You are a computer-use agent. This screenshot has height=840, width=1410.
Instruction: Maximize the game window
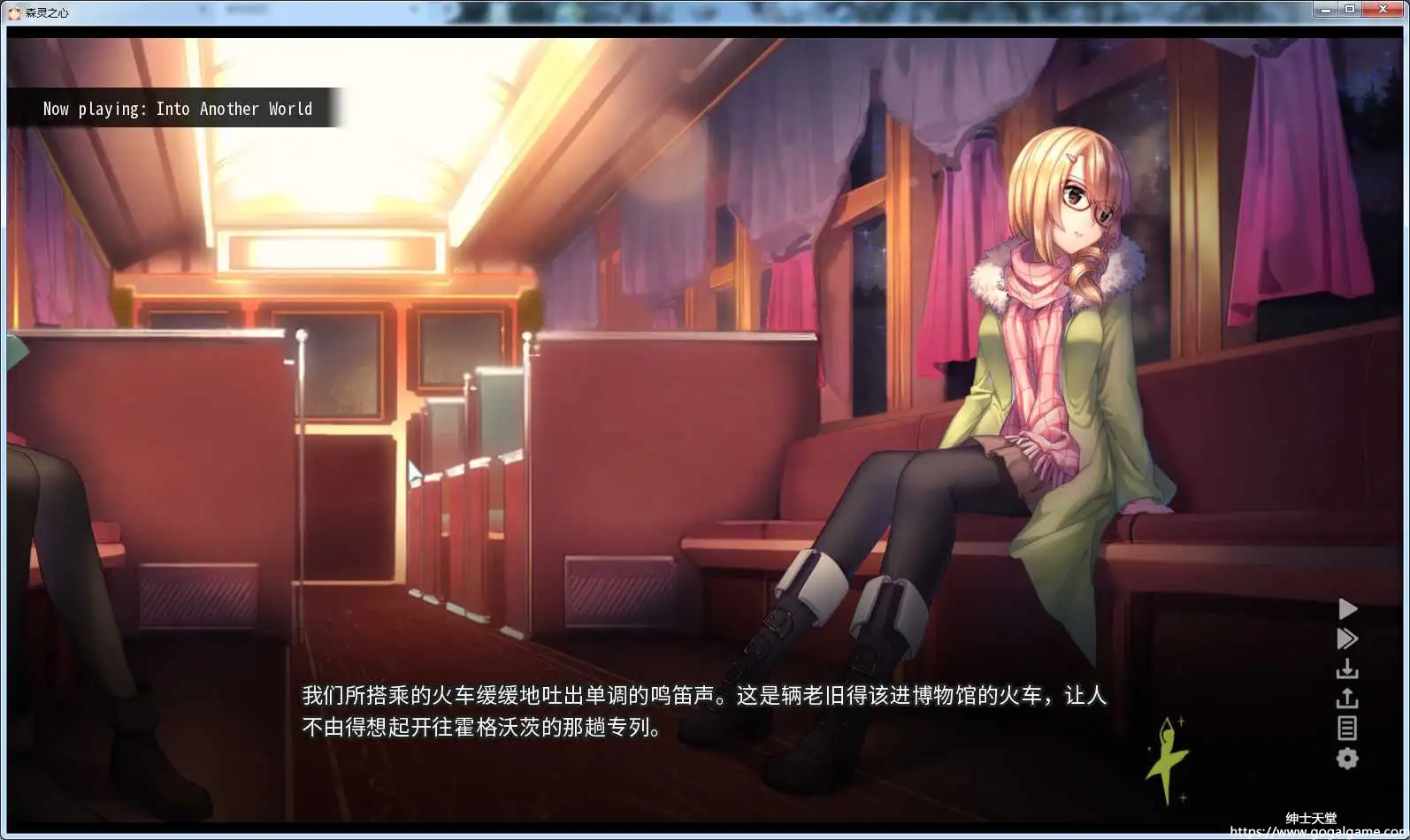tap(1350, 9)
